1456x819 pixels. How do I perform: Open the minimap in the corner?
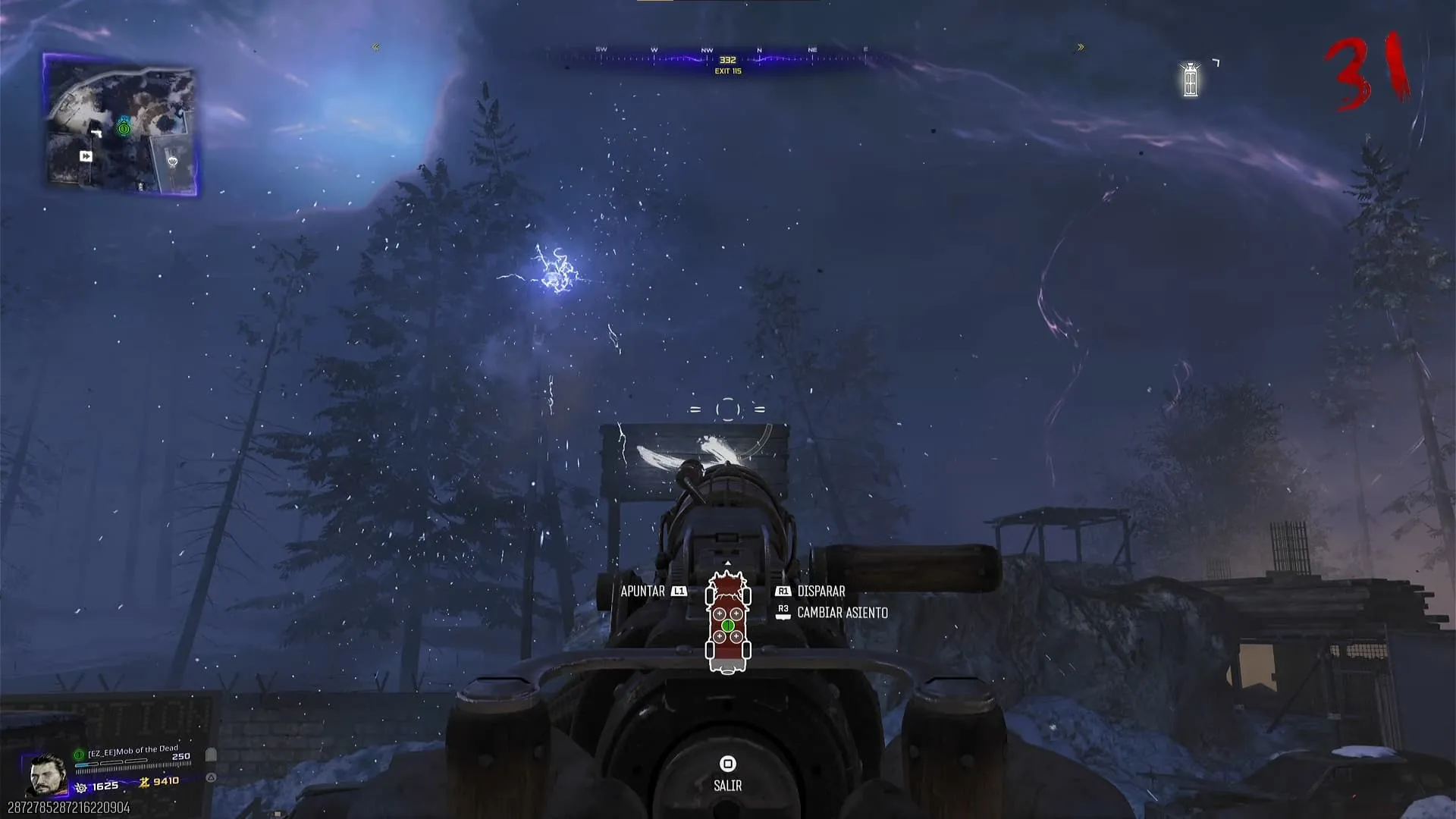pyautogui.click(x=121, y=125)
